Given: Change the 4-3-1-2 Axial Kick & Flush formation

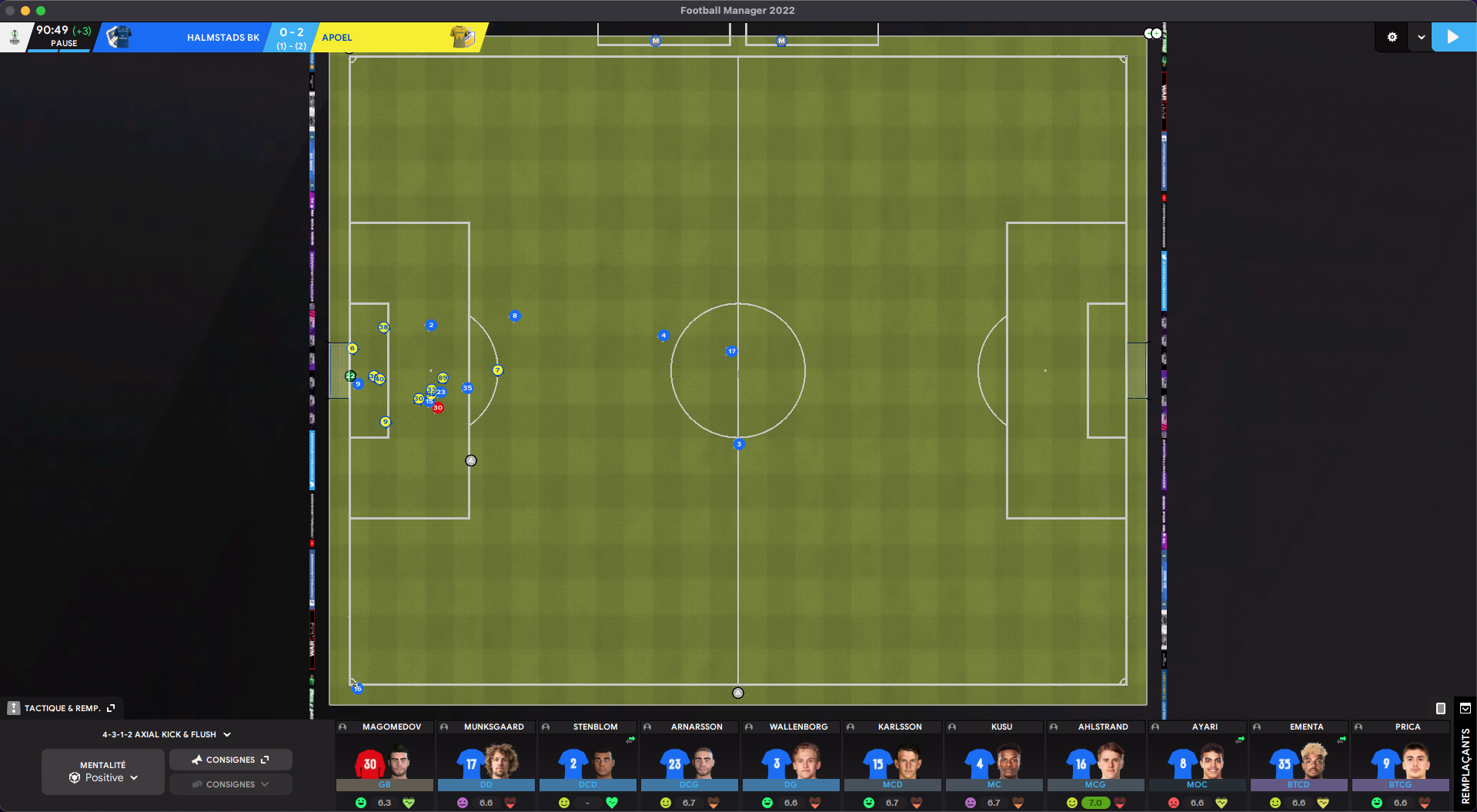Looking at the screenshot, I should 166,734.
